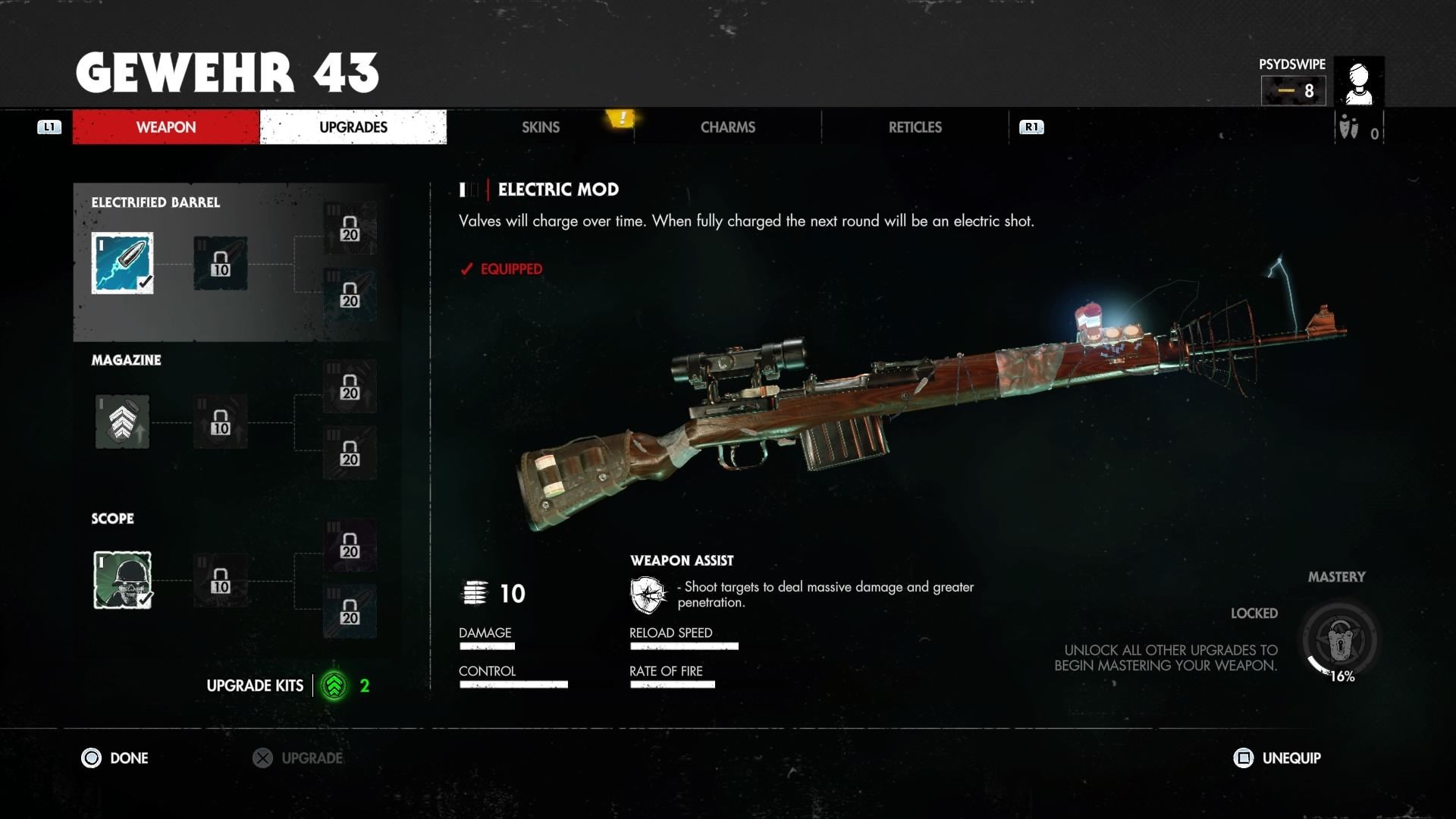1456x819 pixels.
Task: Choose the first Magazine upgrade chevron icon
Action: [x=122, y=422]
